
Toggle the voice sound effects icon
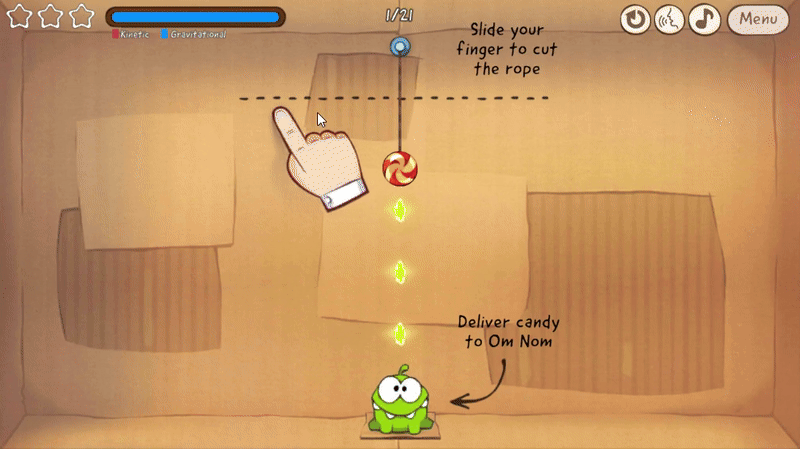click(x=669, y=19)
